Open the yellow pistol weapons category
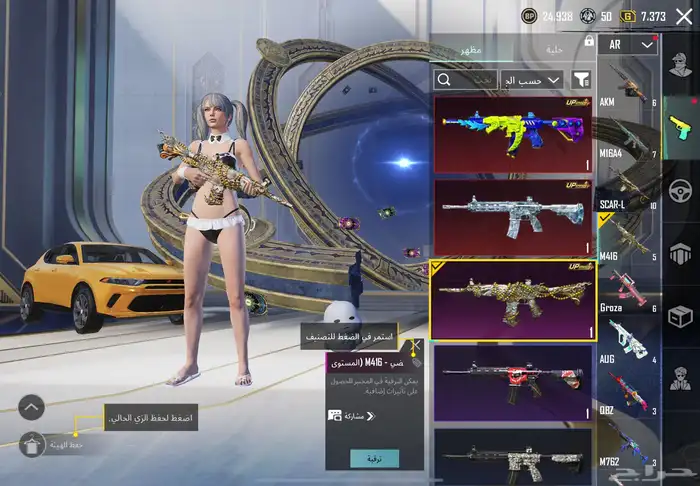Screen dimensions: 700x486 coord(681,124)
